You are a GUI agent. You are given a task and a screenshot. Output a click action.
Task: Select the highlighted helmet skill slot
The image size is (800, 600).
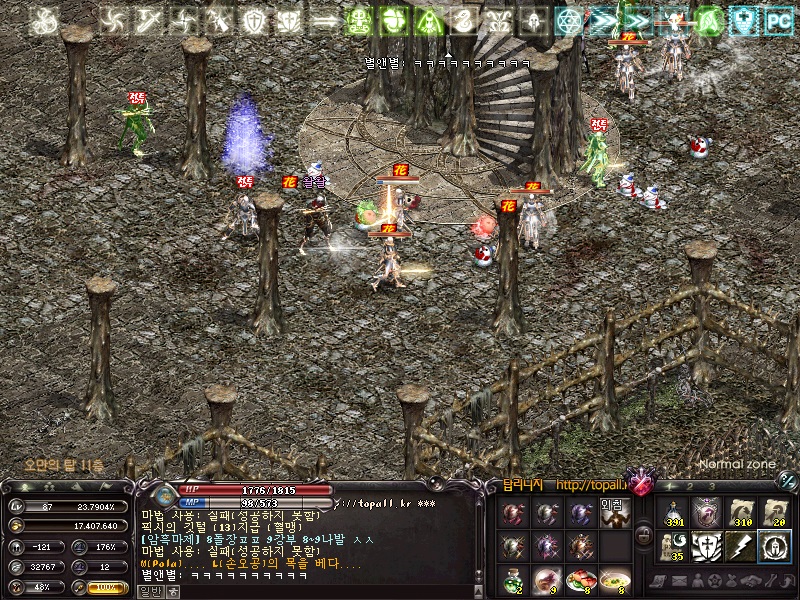click(x=773, y=546)
